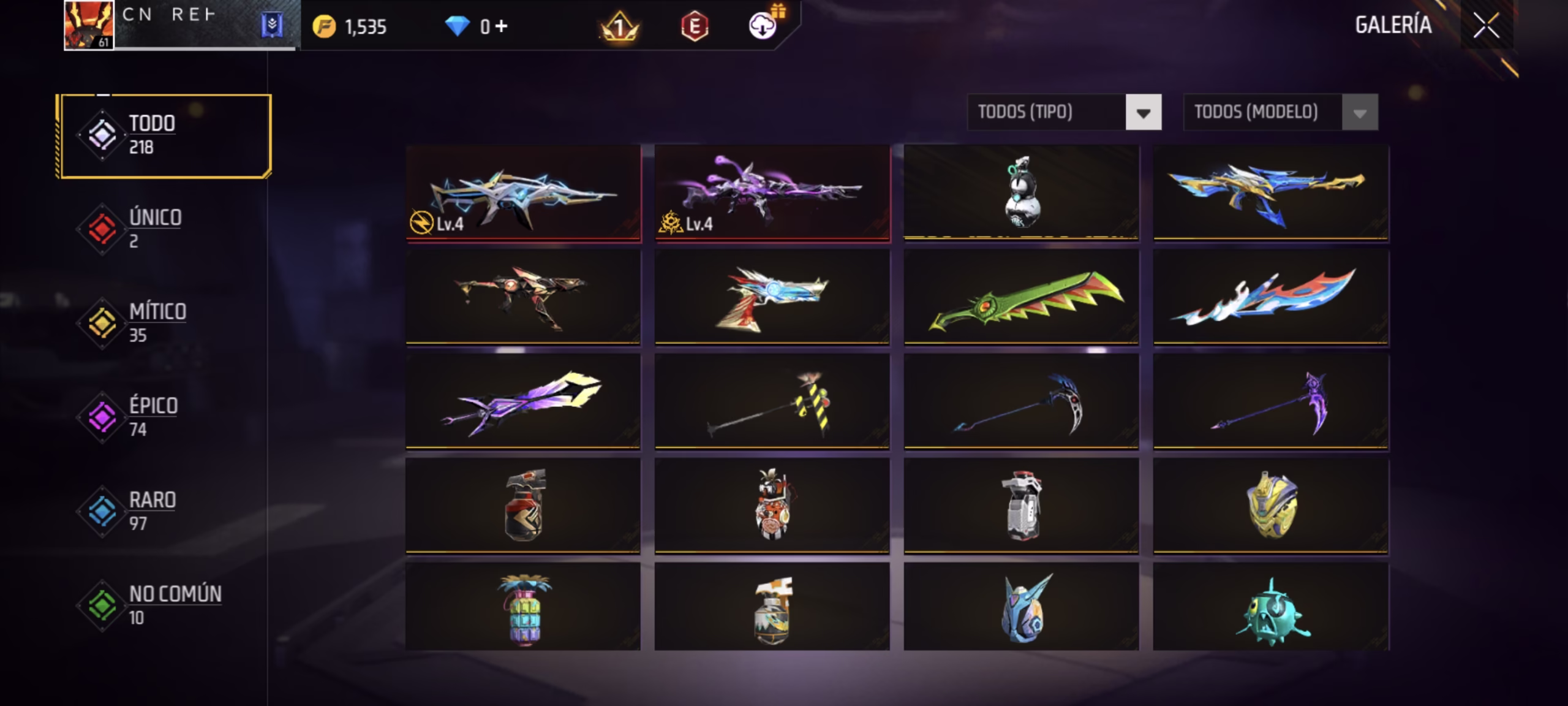Choose the white-gold Lv.4 lightning rifle
1568x706 pixels.
coord(523,193)
